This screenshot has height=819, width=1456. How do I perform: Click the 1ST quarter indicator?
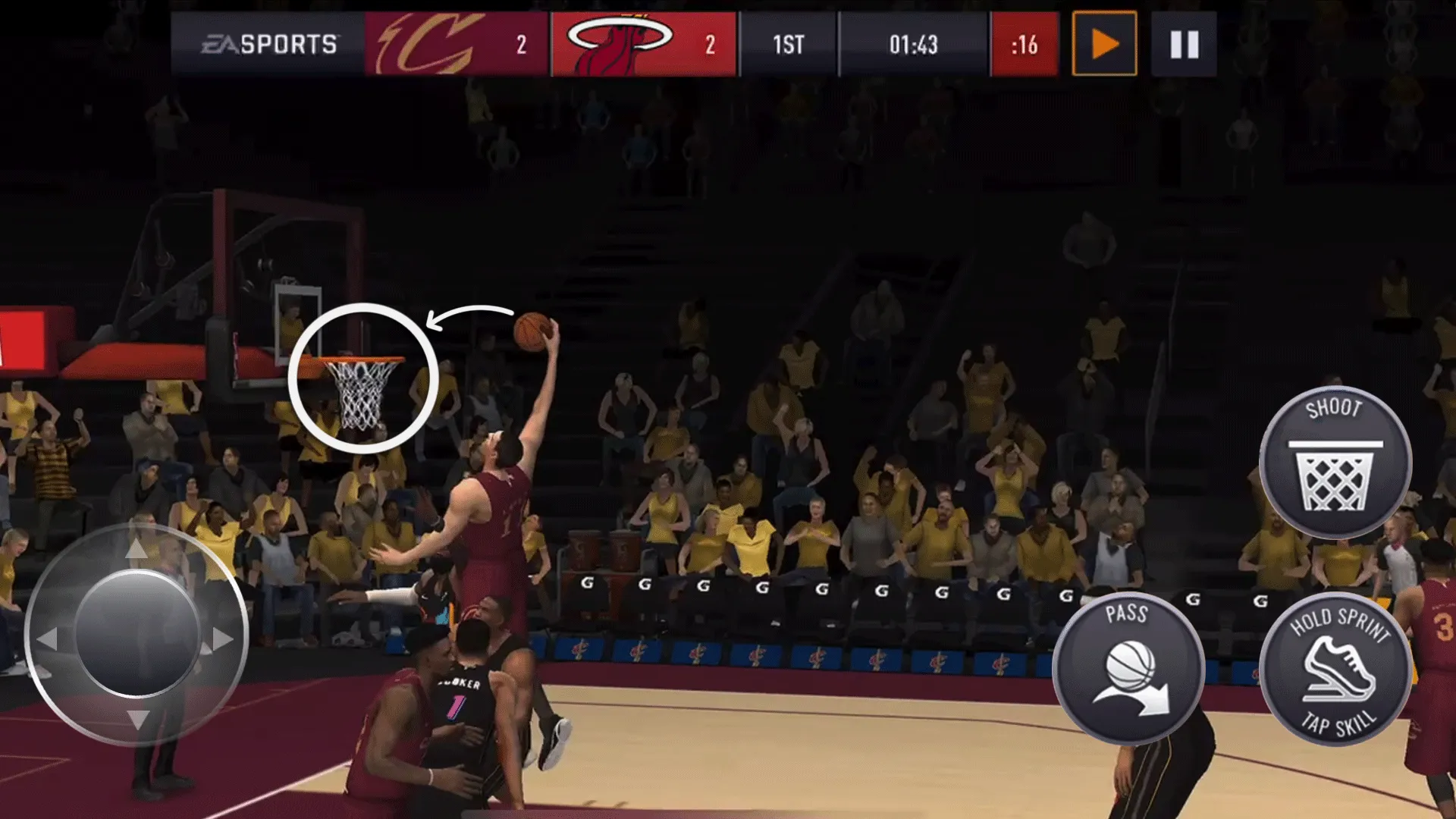[789, 45]
